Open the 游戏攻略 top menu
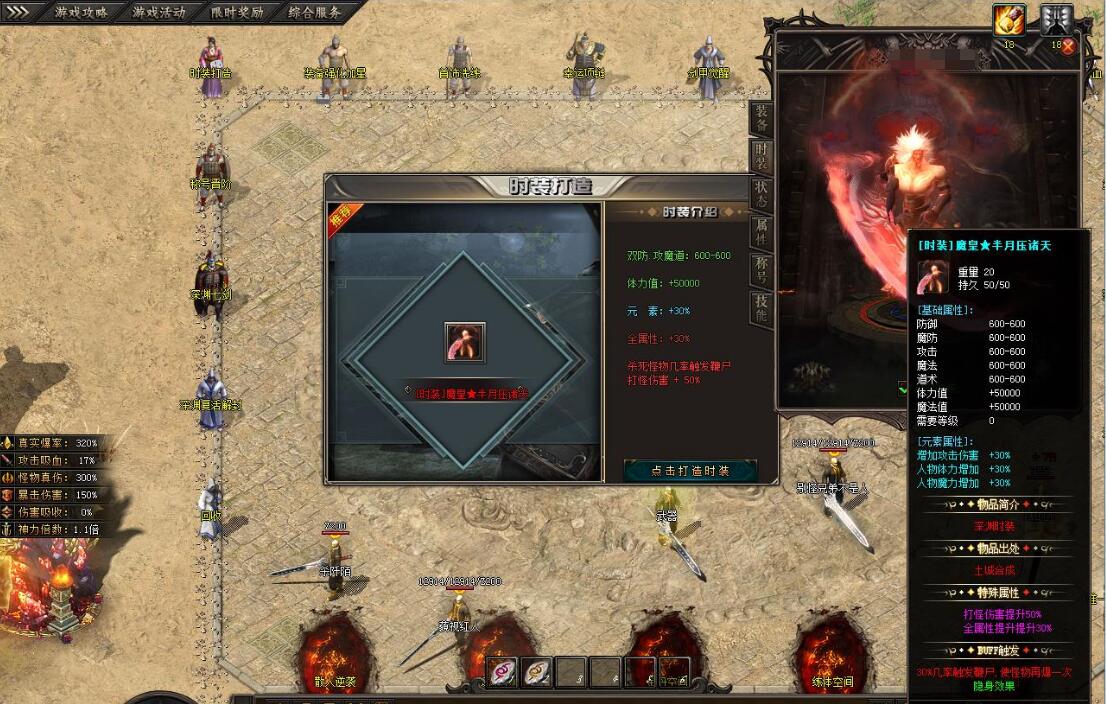The image size is (1106, 704). click(82, 13)
